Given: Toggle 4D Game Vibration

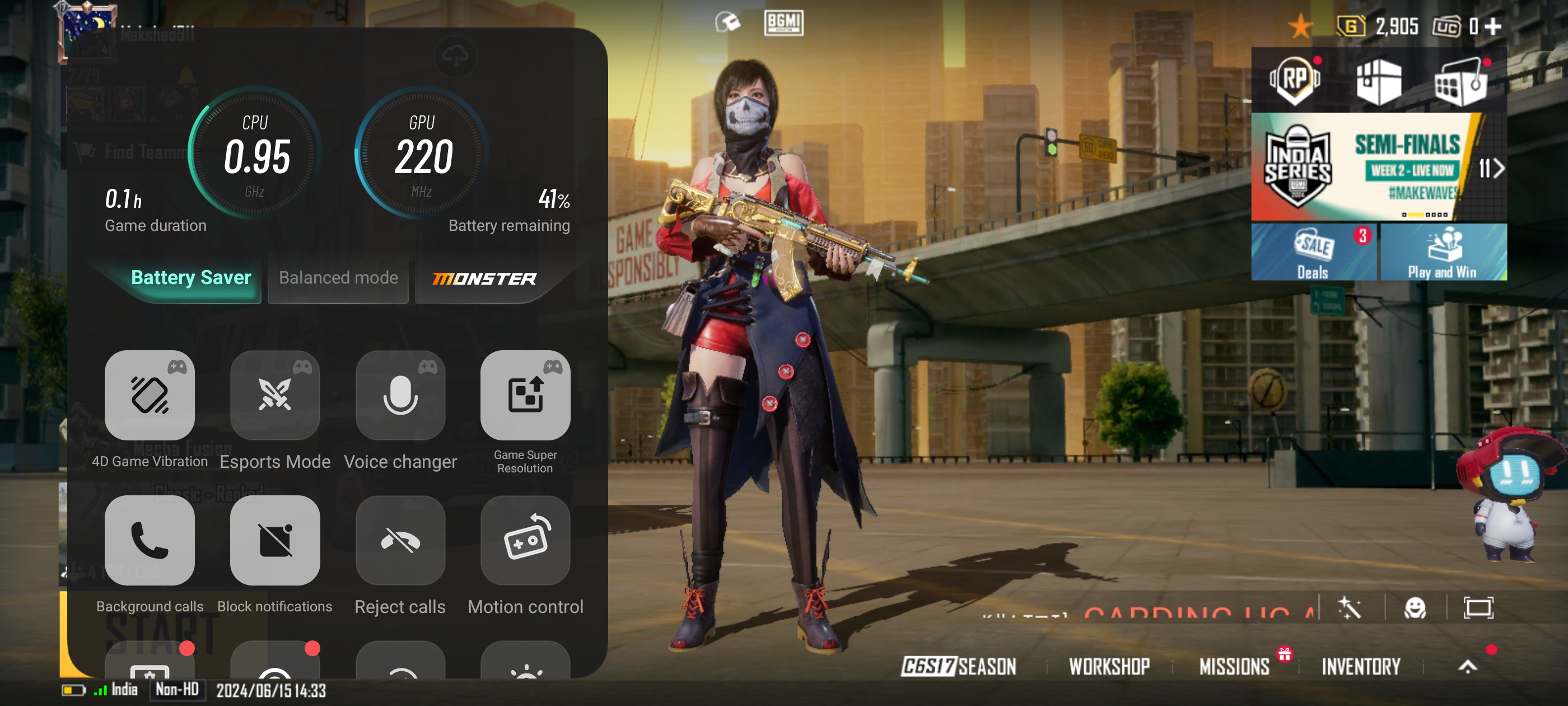Looking at the screenshot, I should point(149,394).
